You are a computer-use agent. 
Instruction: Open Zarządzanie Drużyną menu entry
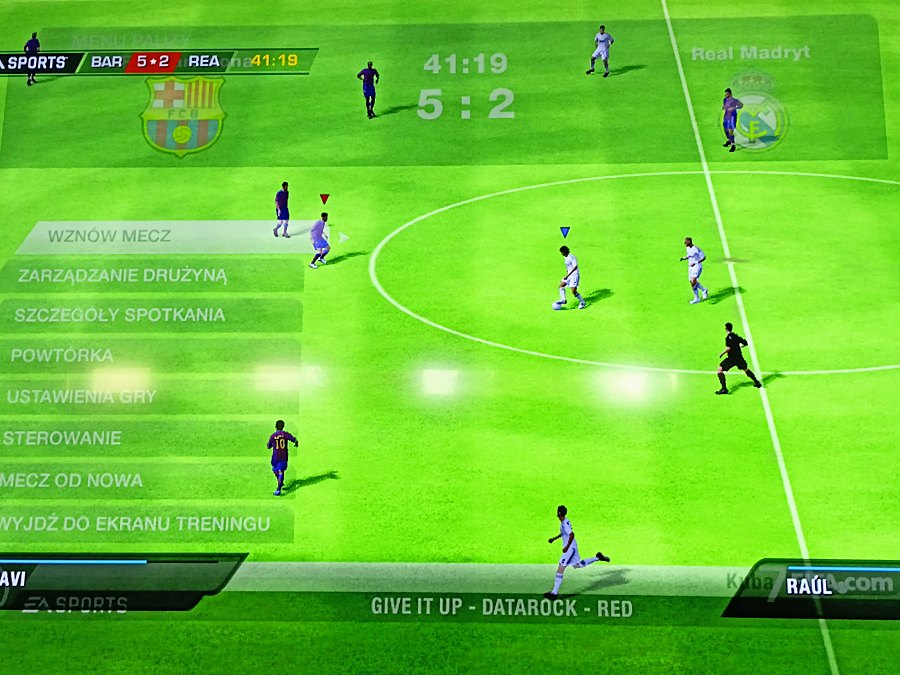pos(123,275)
